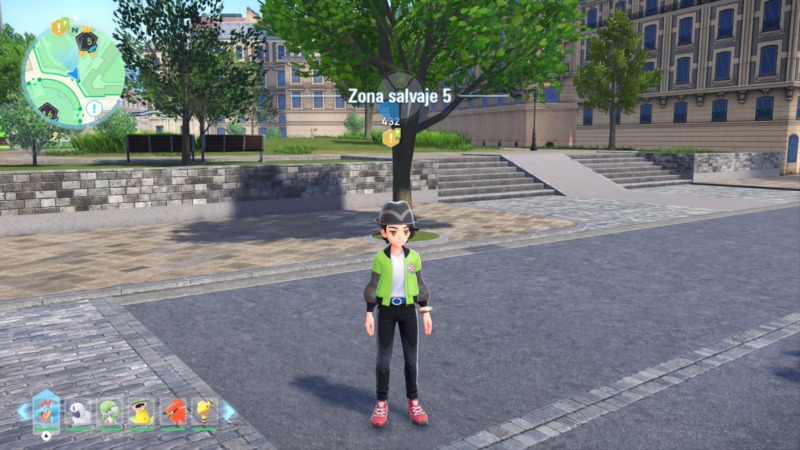
Task: Choose Absol from the party bar
Action: 79,411
